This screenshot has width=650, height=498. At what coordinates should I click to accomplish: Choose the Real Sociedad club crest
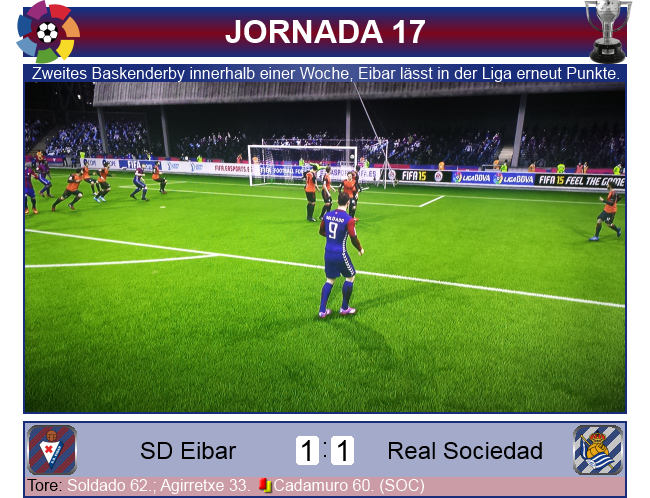(597, 450)
